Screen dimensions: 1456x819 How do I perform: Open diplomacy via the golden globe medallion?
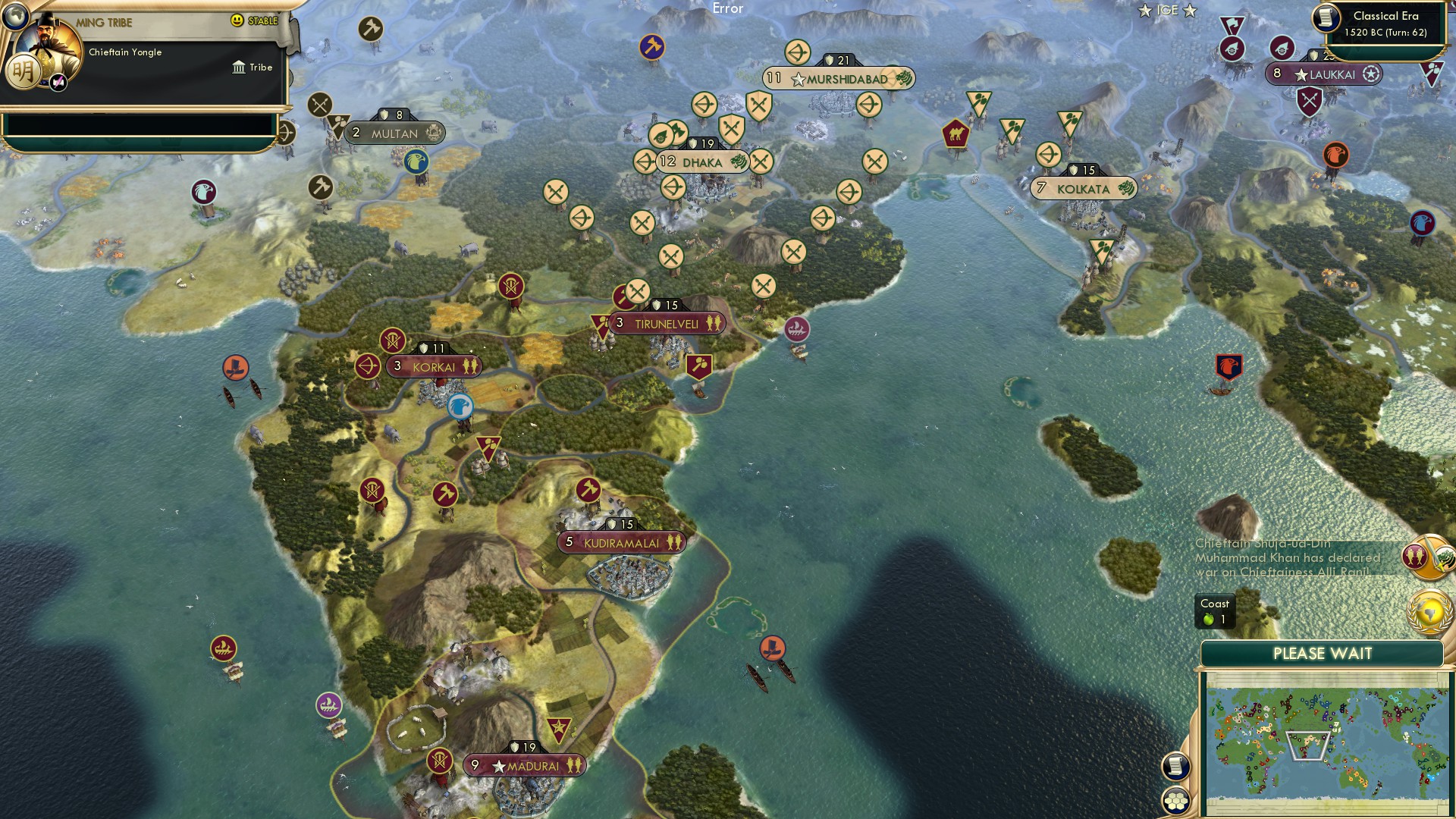[1429, 611]
